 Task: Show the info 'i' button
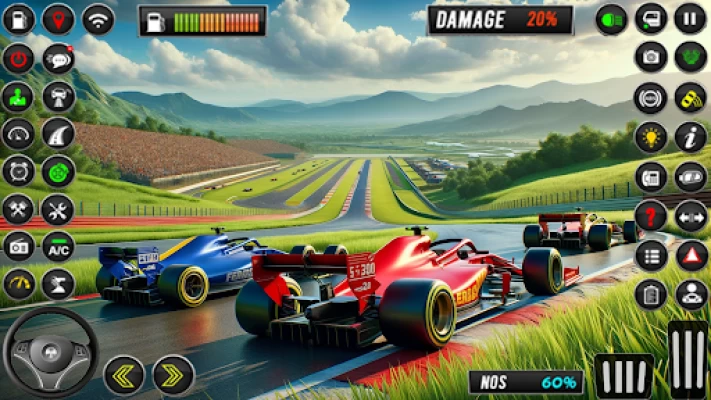691,136
